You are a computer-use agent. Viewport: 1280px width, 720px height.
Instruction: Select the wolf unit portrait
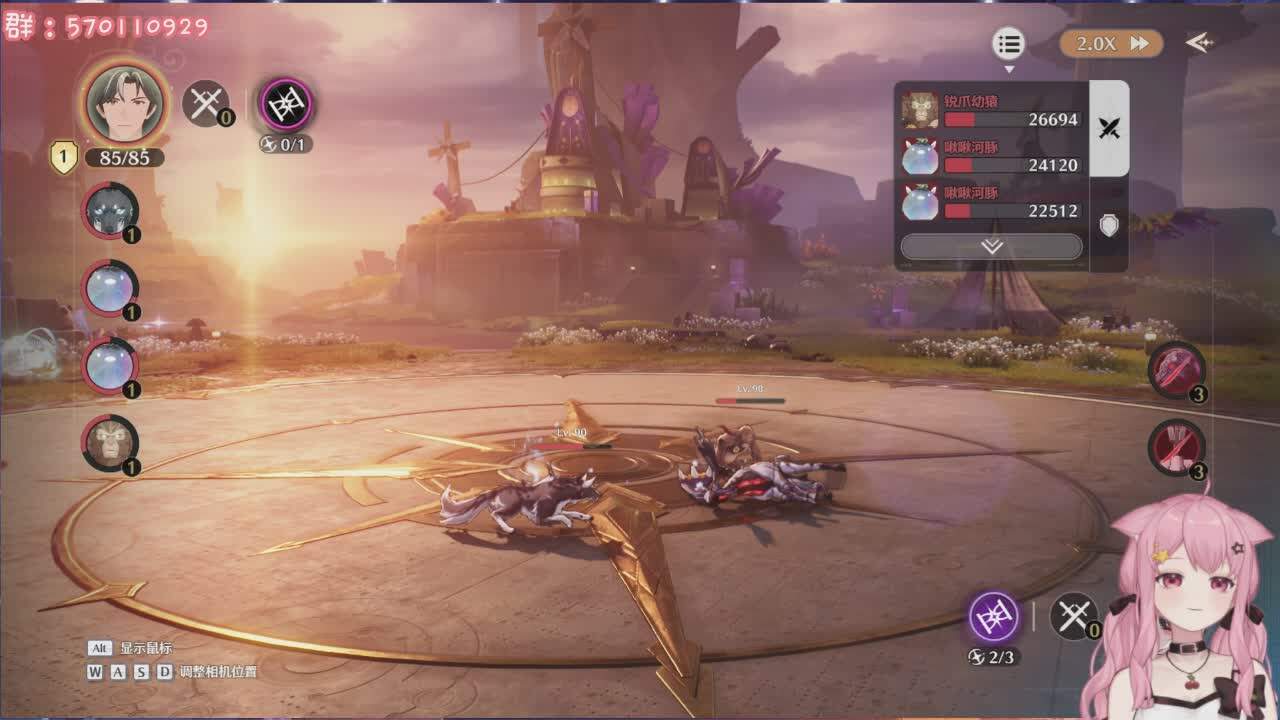110,211
